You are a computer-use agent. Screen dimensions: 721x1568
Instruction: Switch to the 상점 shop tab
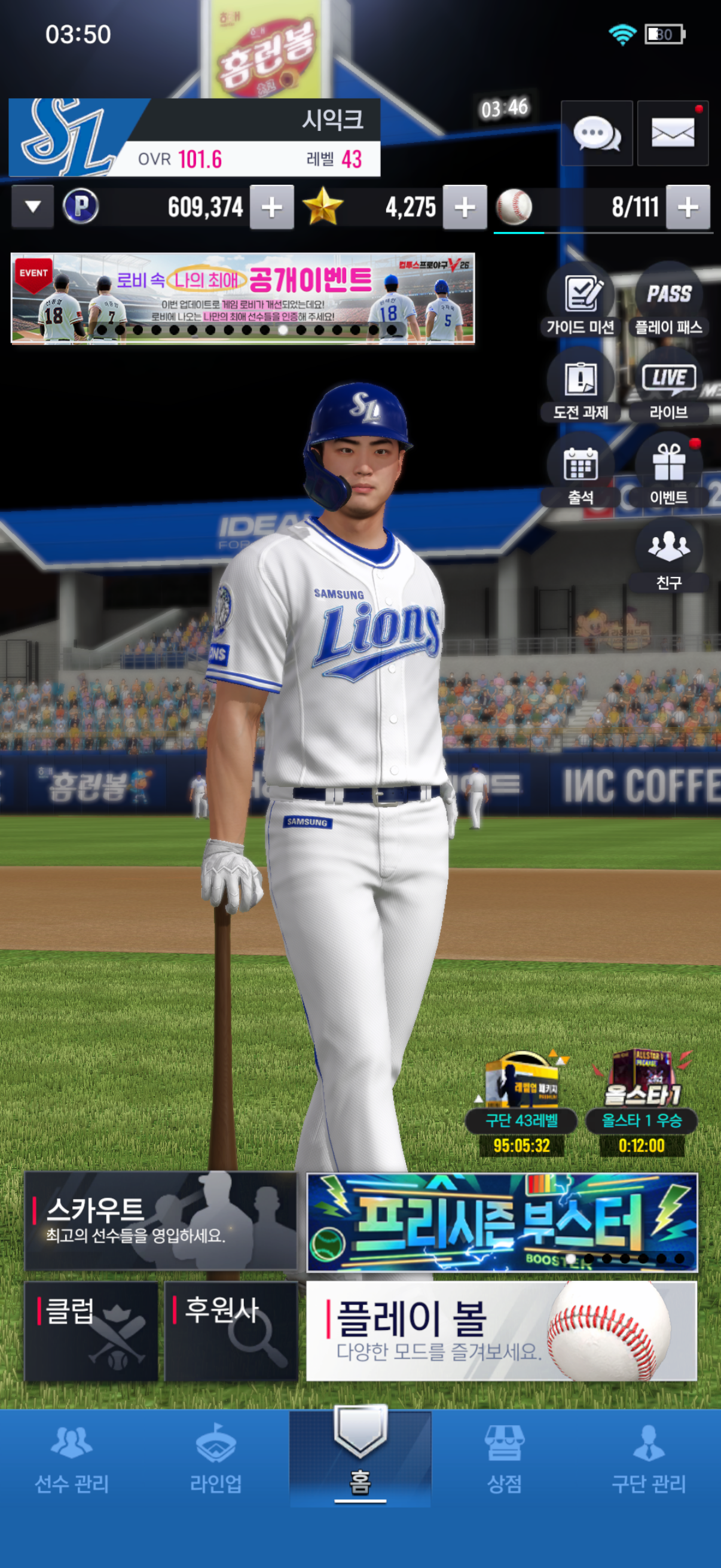505,1460
